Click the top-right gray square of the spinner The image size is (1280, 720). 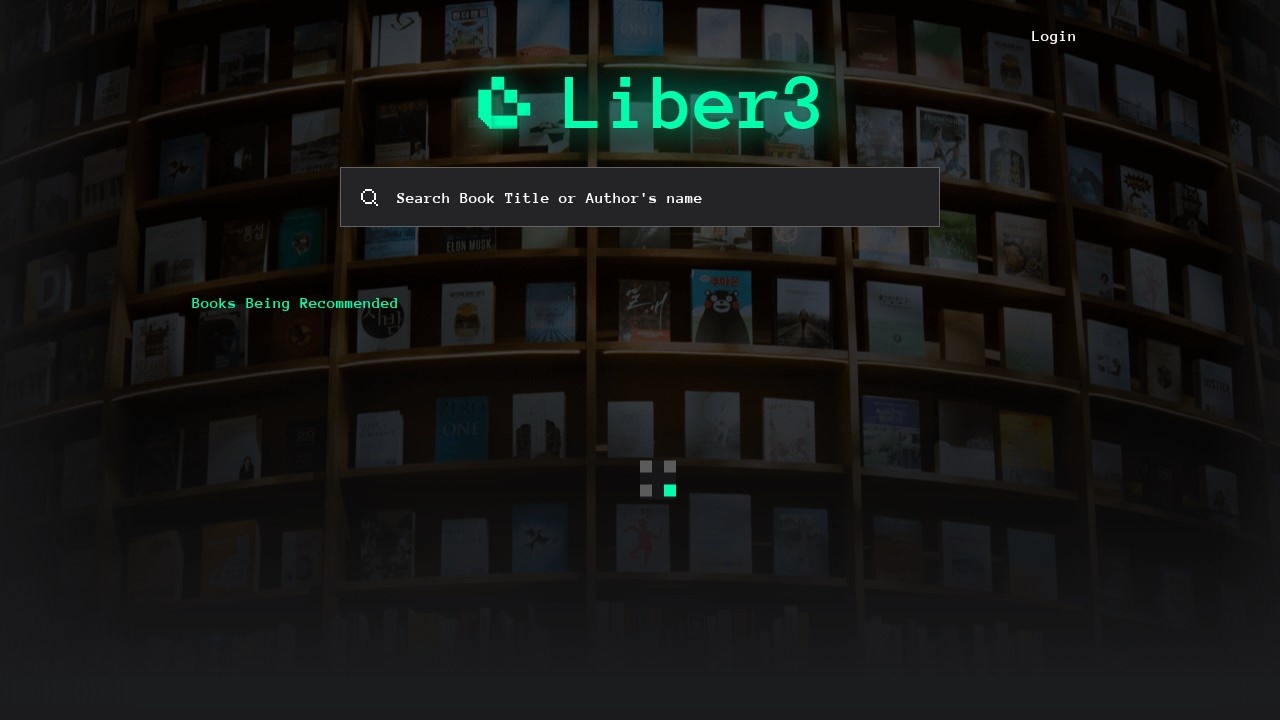click(x=670, y=466)
